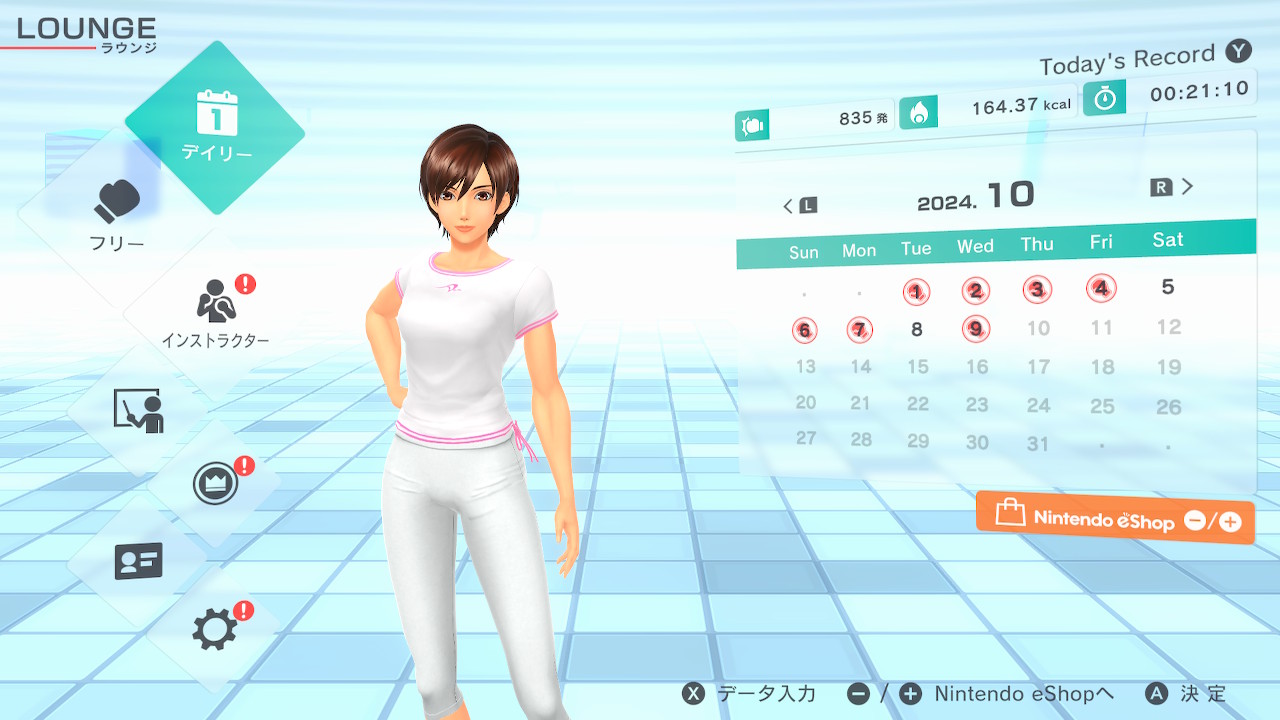Show the previous month on calendar
Viewport: 1280px width, 720px height.
pos(798,206)
